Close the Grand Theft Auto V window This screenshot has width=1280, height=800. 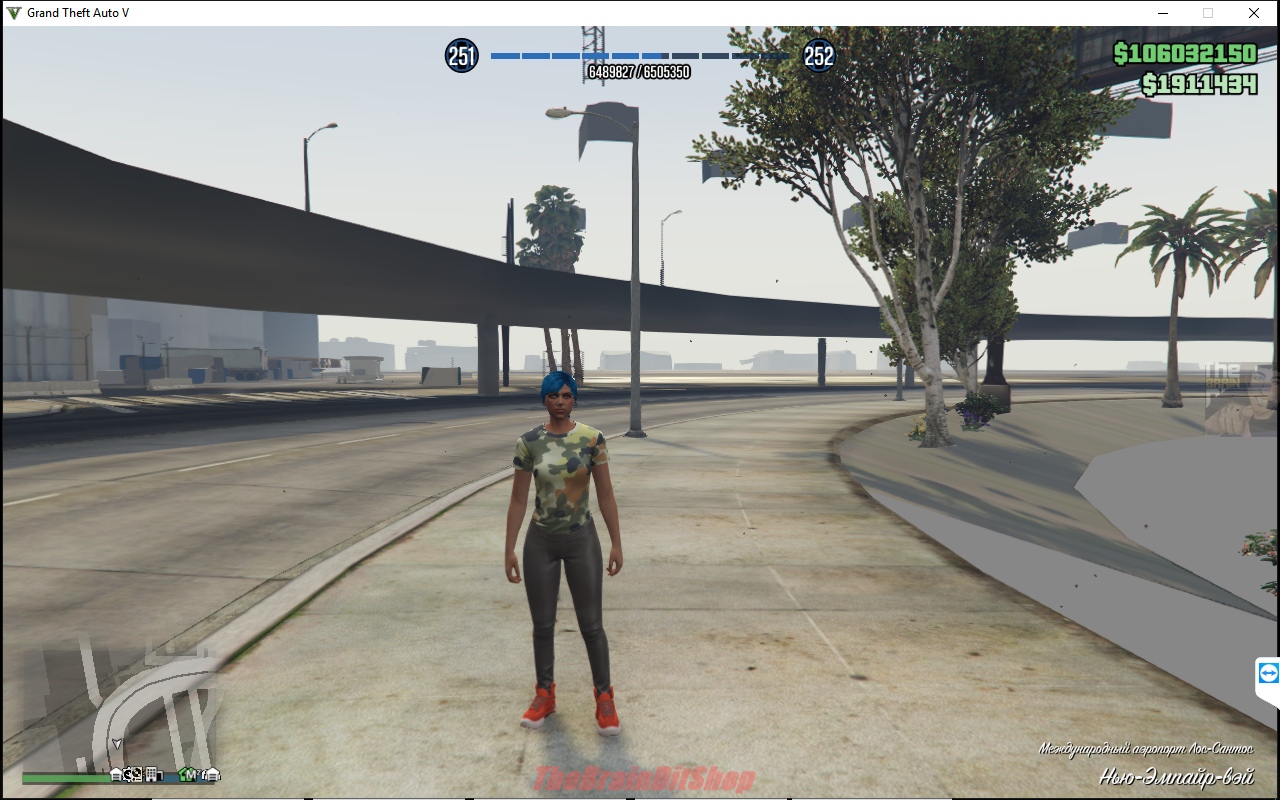pos(1254,13)
